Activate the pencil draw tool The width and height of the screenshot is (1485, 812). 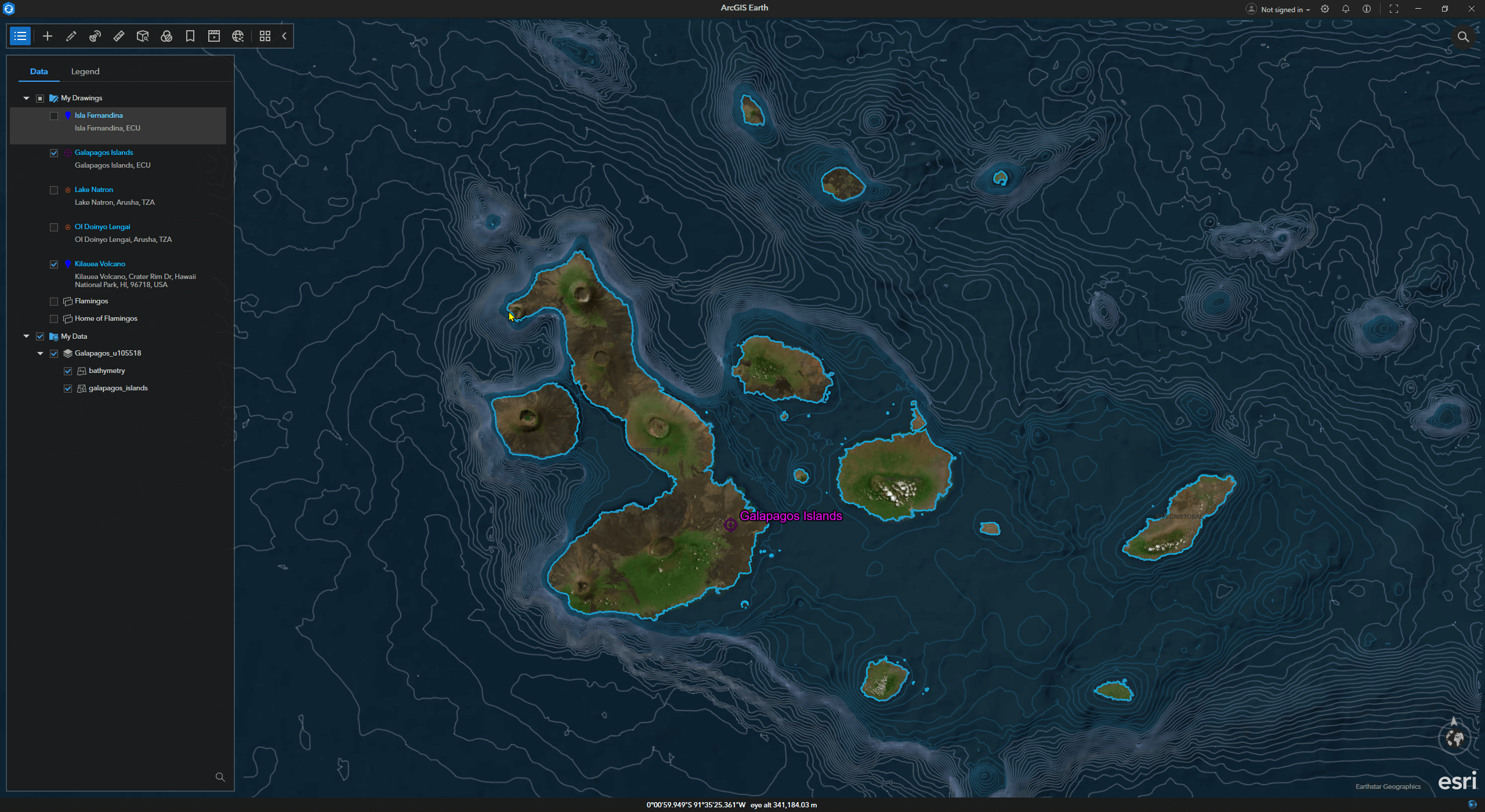click(x=71, y=36)
